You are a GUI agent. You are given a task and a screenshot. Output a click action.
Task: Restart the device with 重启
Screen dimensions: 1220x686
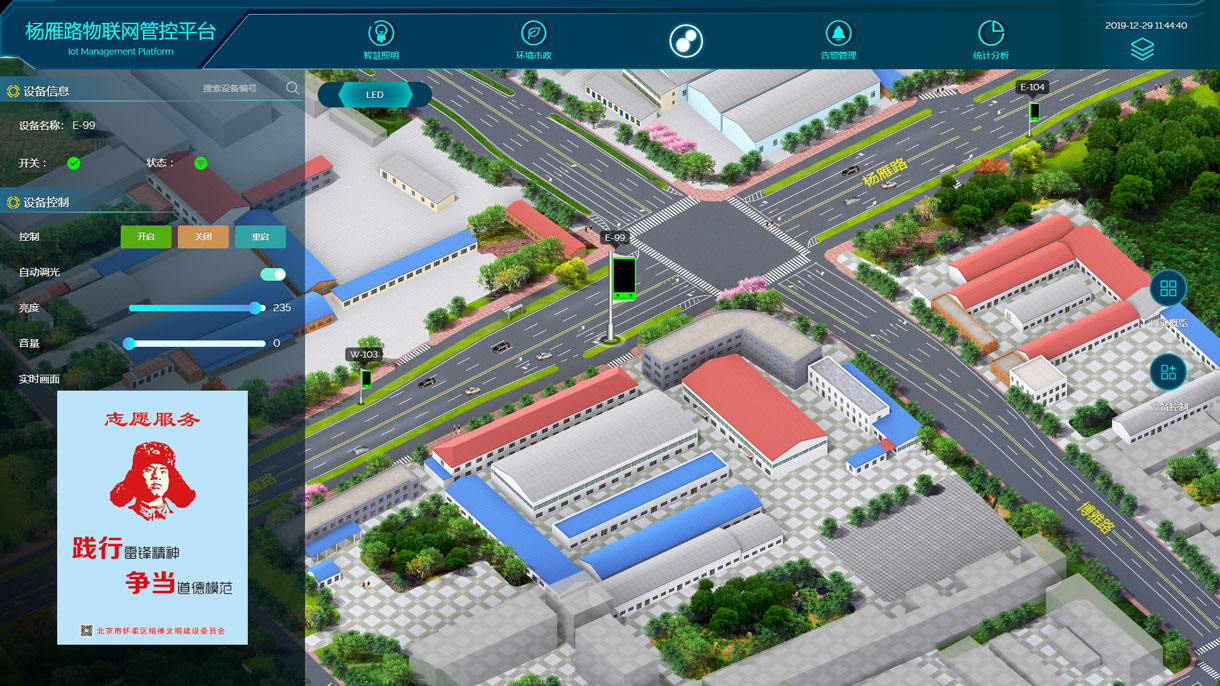260,237
